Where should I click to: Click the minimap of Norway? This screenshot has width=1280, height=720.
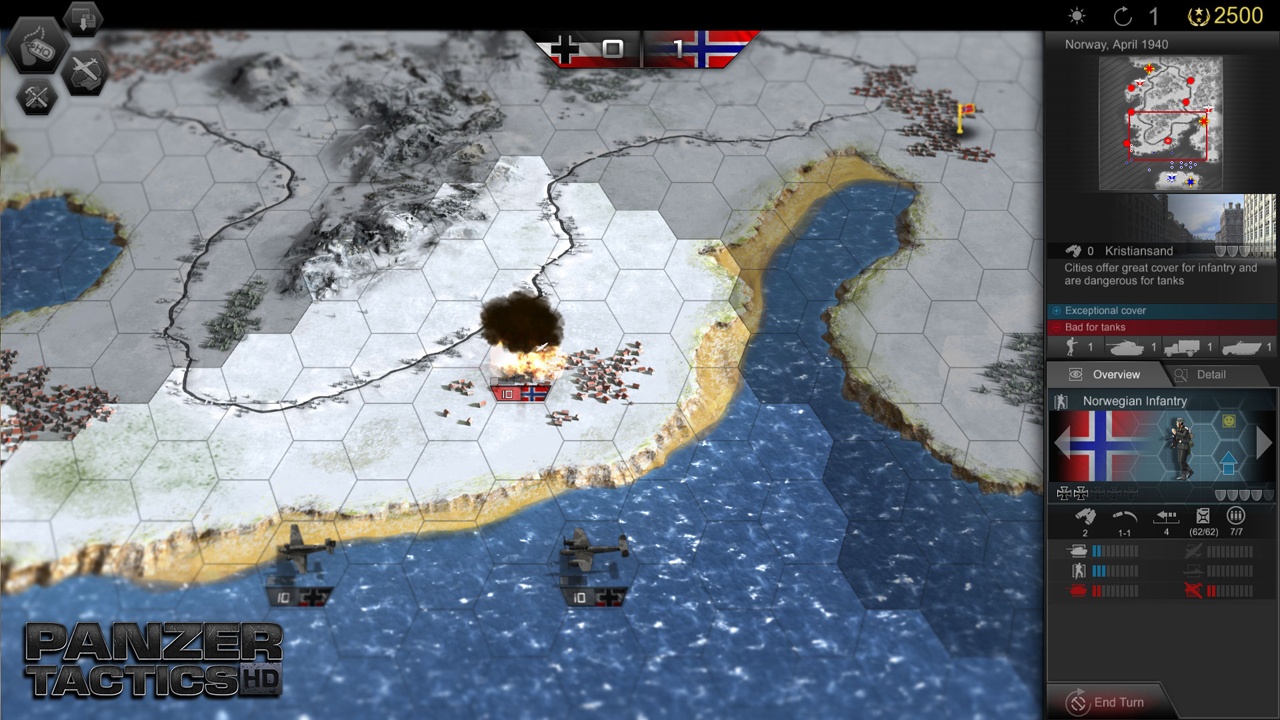(x=1160, y=123)
